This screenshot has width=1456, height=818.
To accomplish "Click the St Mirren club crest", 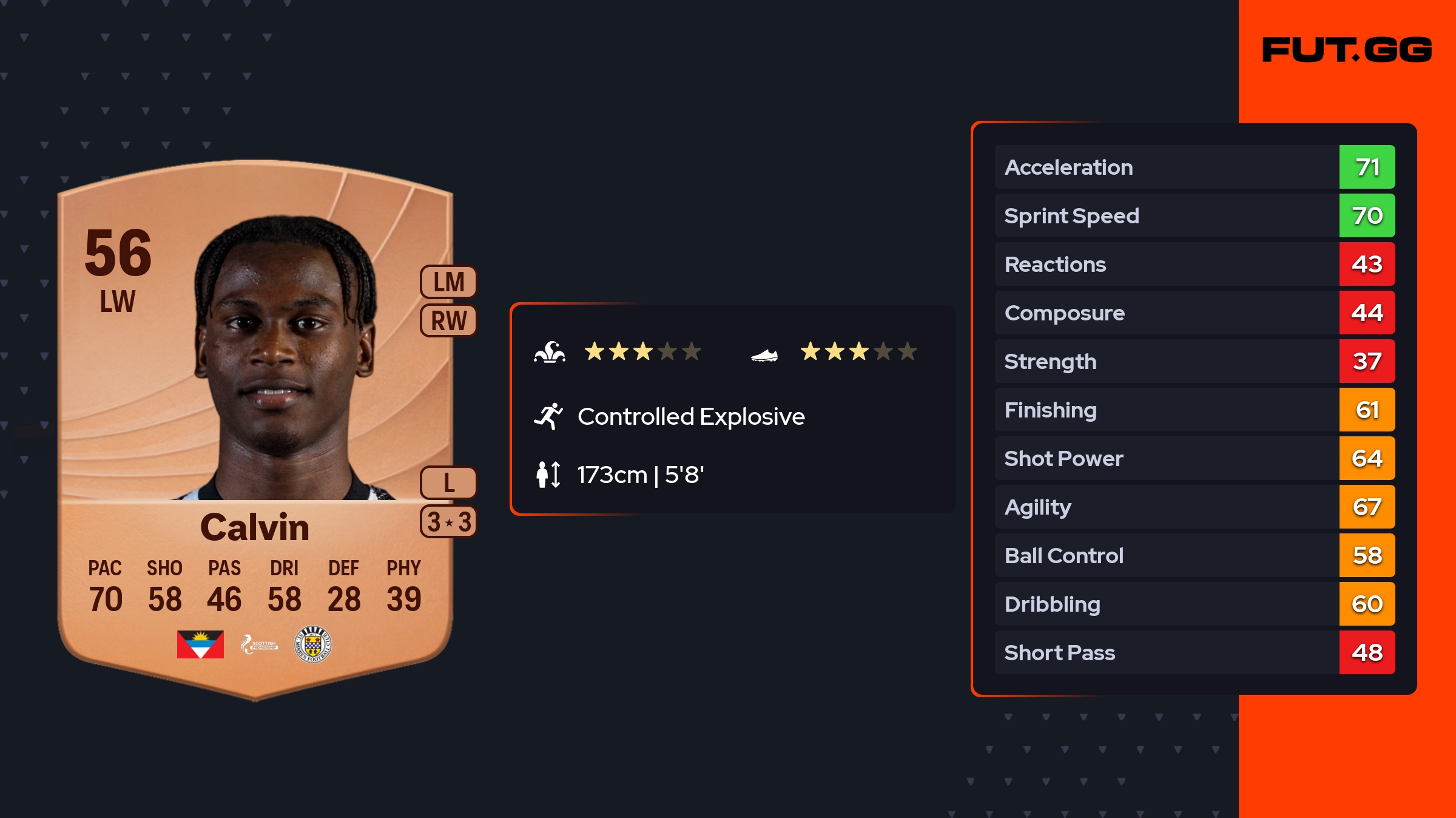I will 312,644.
